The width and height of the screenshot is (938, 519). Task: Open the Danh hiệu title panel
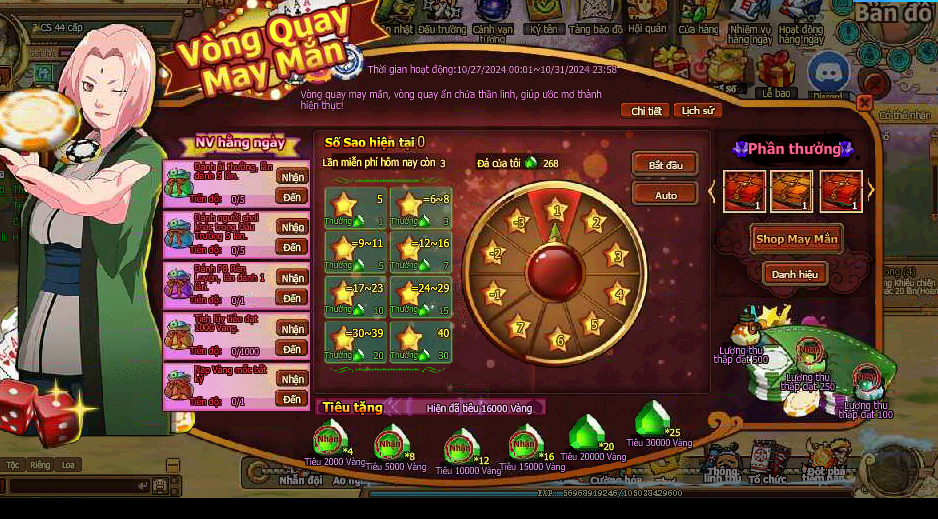point(794,273)
